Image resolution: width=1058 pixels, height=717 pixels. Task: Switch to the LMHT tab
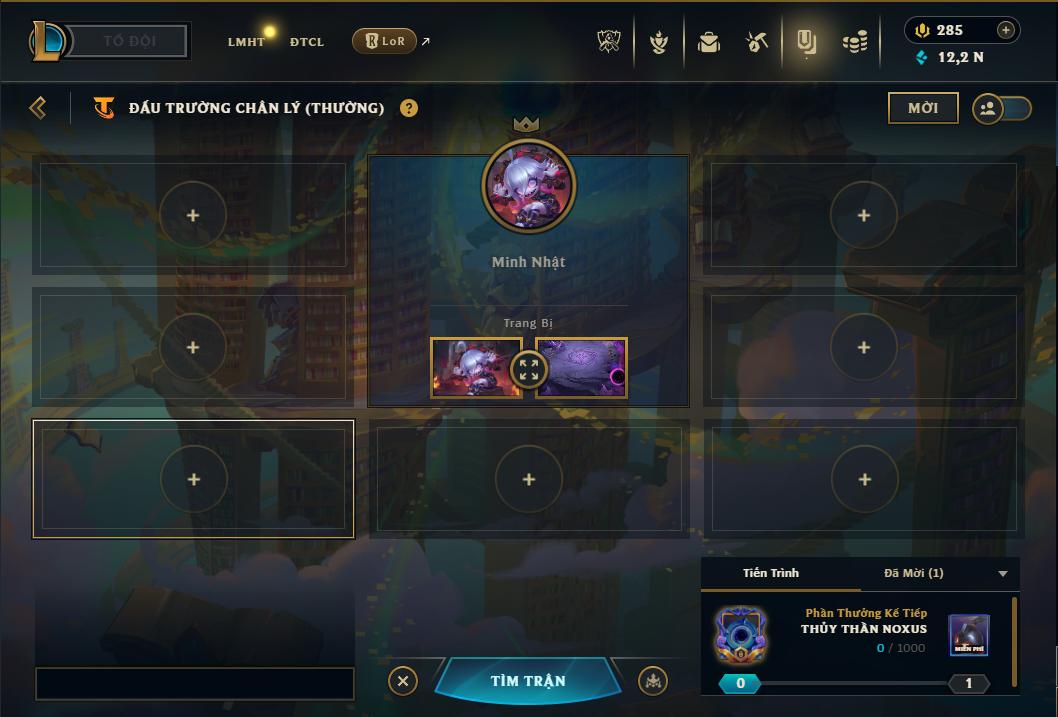pyautogui.click(x=245, y=42)
